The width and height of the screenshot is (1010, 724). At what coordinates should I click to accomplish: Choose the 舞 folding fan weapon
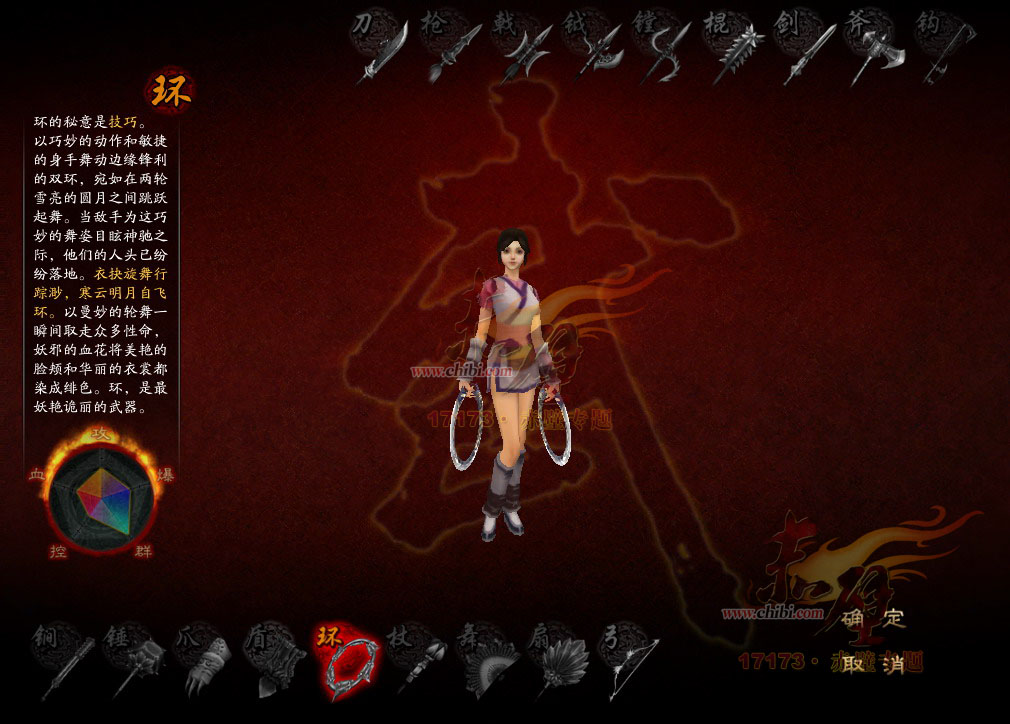[488, 660]
